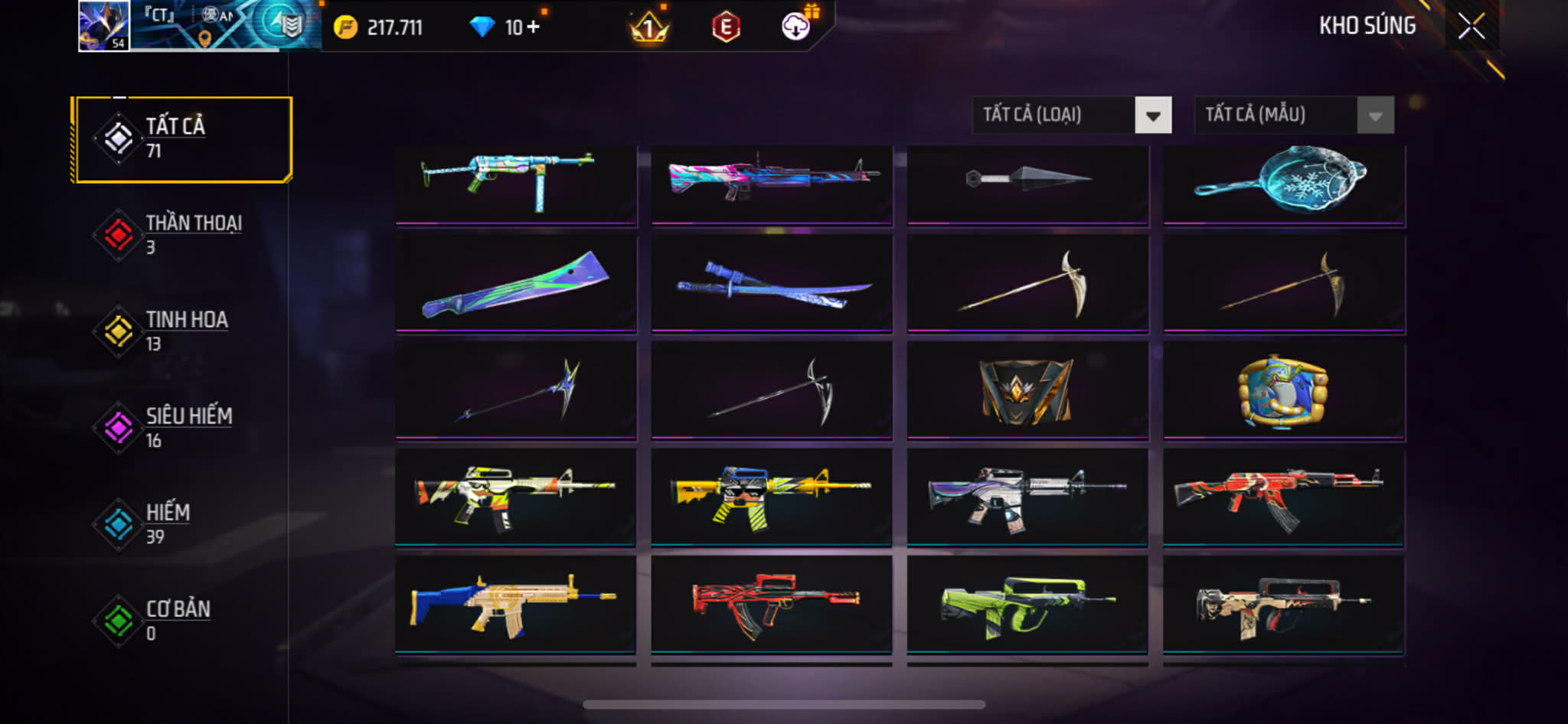Screen dimensions: 1568x724
Task: Close the Kho Súng weapon vault
Action: point(1471,27)
